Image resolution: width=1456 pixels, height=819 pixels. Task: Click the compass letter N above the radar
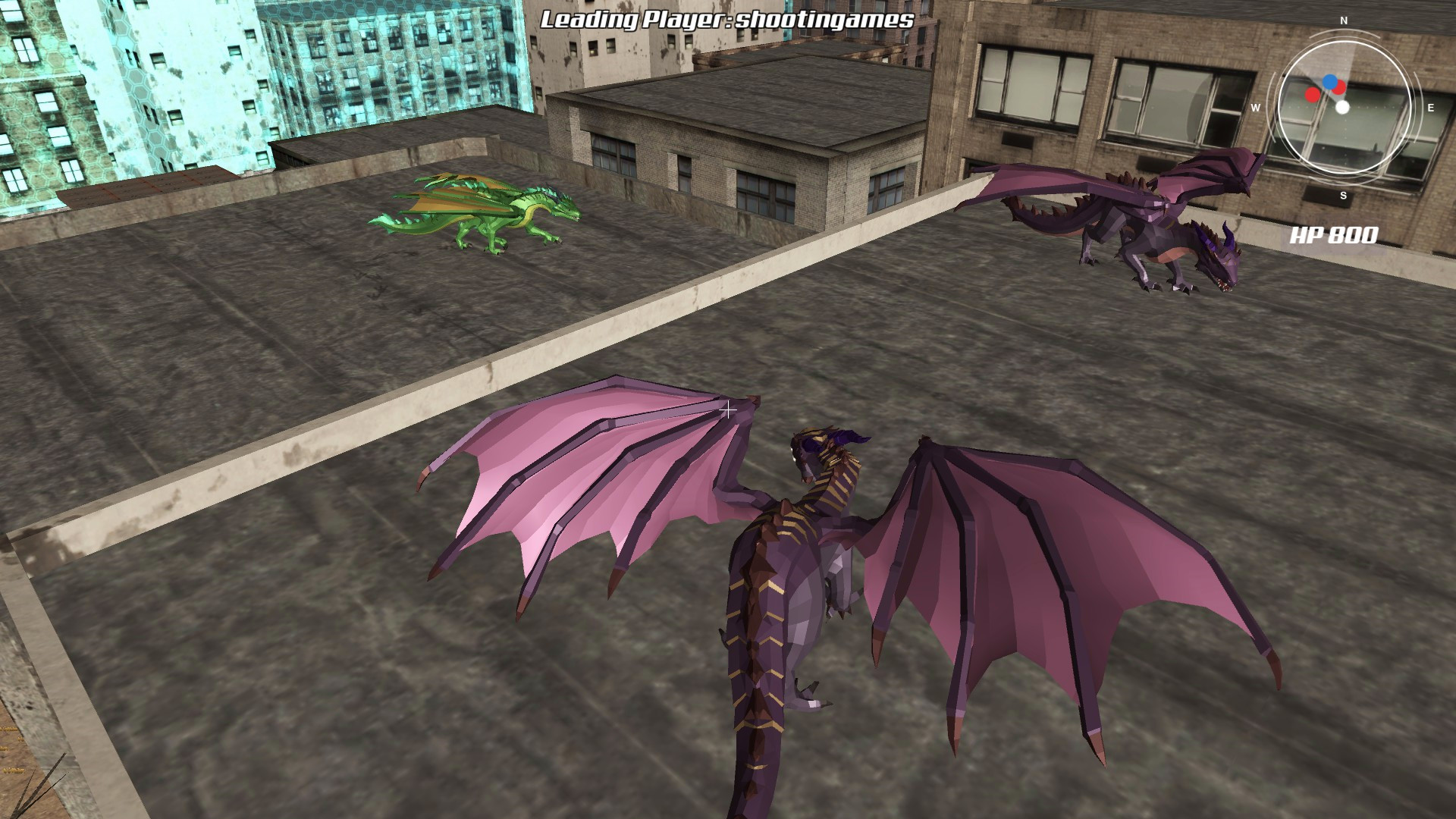coord(1343,20)
